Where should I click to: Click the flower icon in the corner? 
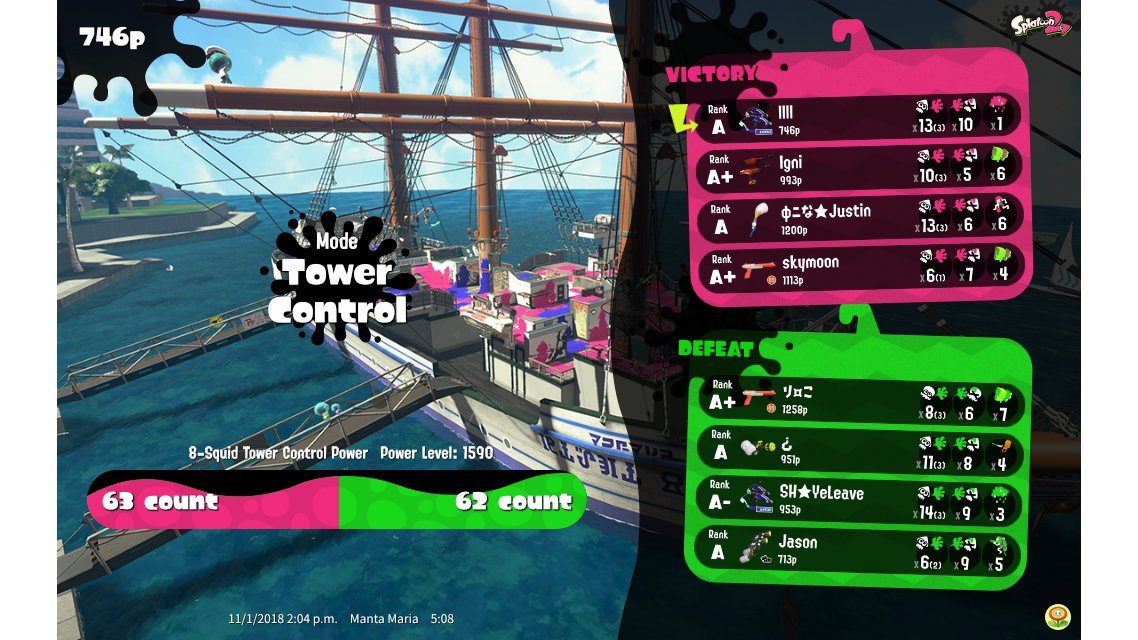tap(1057, 617)
